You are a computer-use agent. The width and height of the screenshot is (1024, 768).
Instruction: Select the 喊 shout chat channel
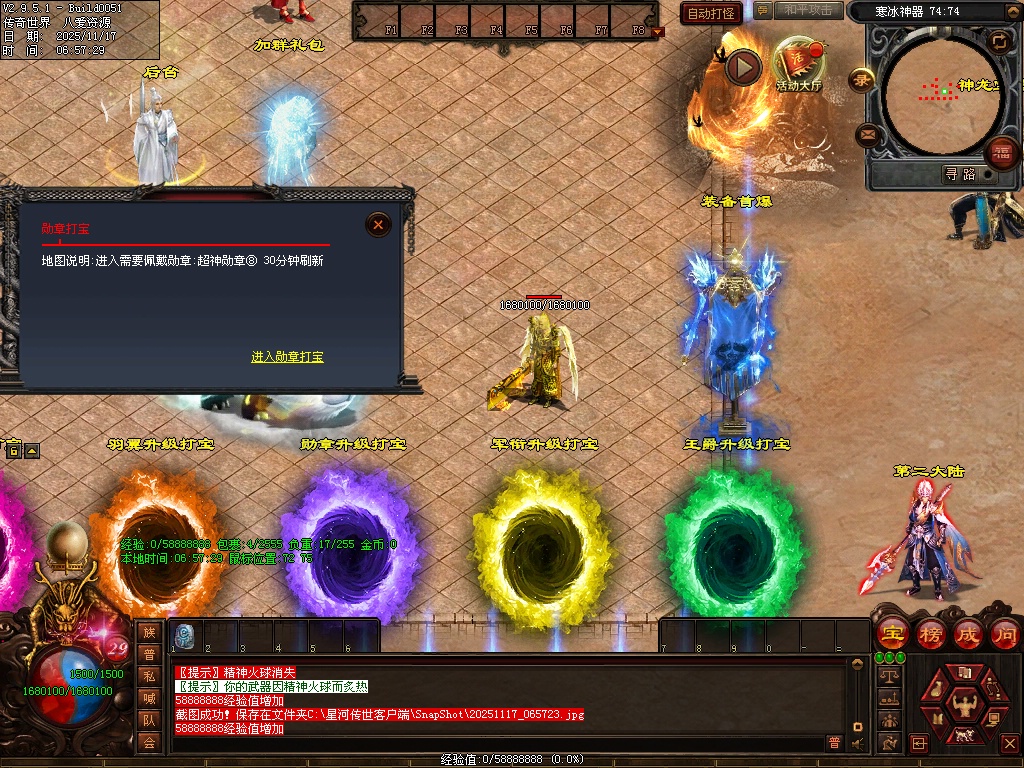point(149,698)
